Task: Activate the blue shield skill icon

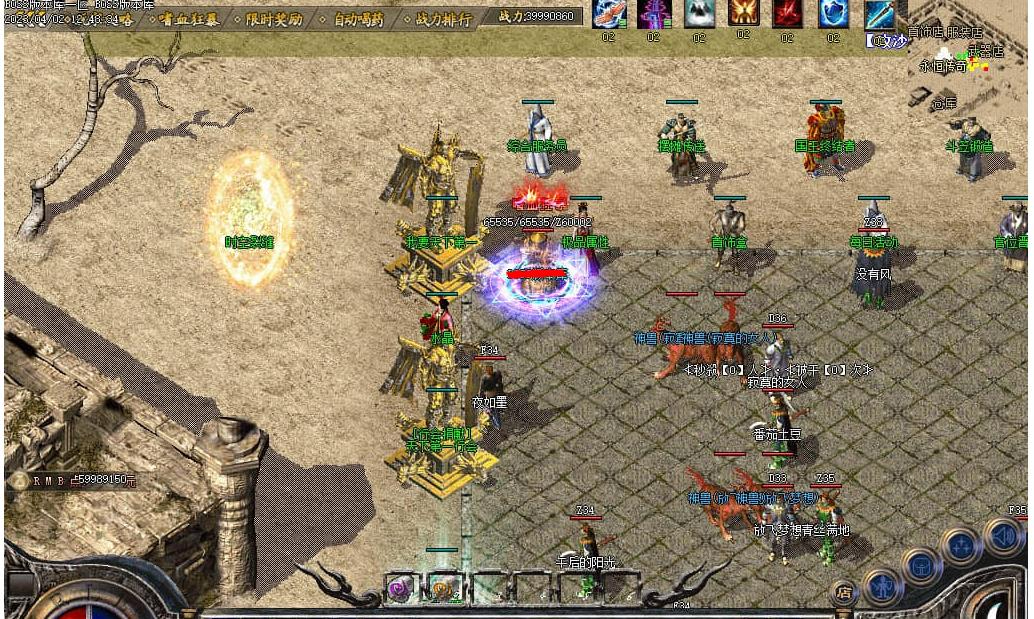Action: 834,14
